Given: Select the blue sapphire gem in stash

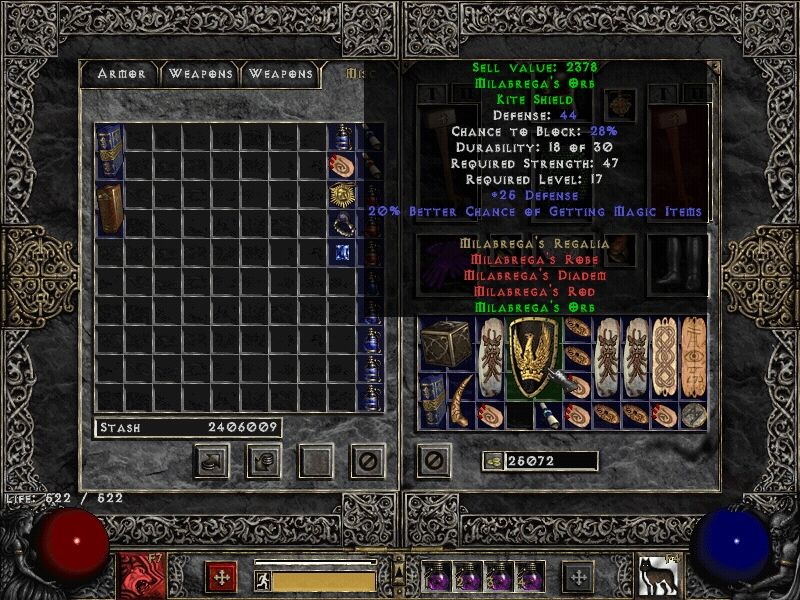Looking at the screenshot, I should [342, 252].
